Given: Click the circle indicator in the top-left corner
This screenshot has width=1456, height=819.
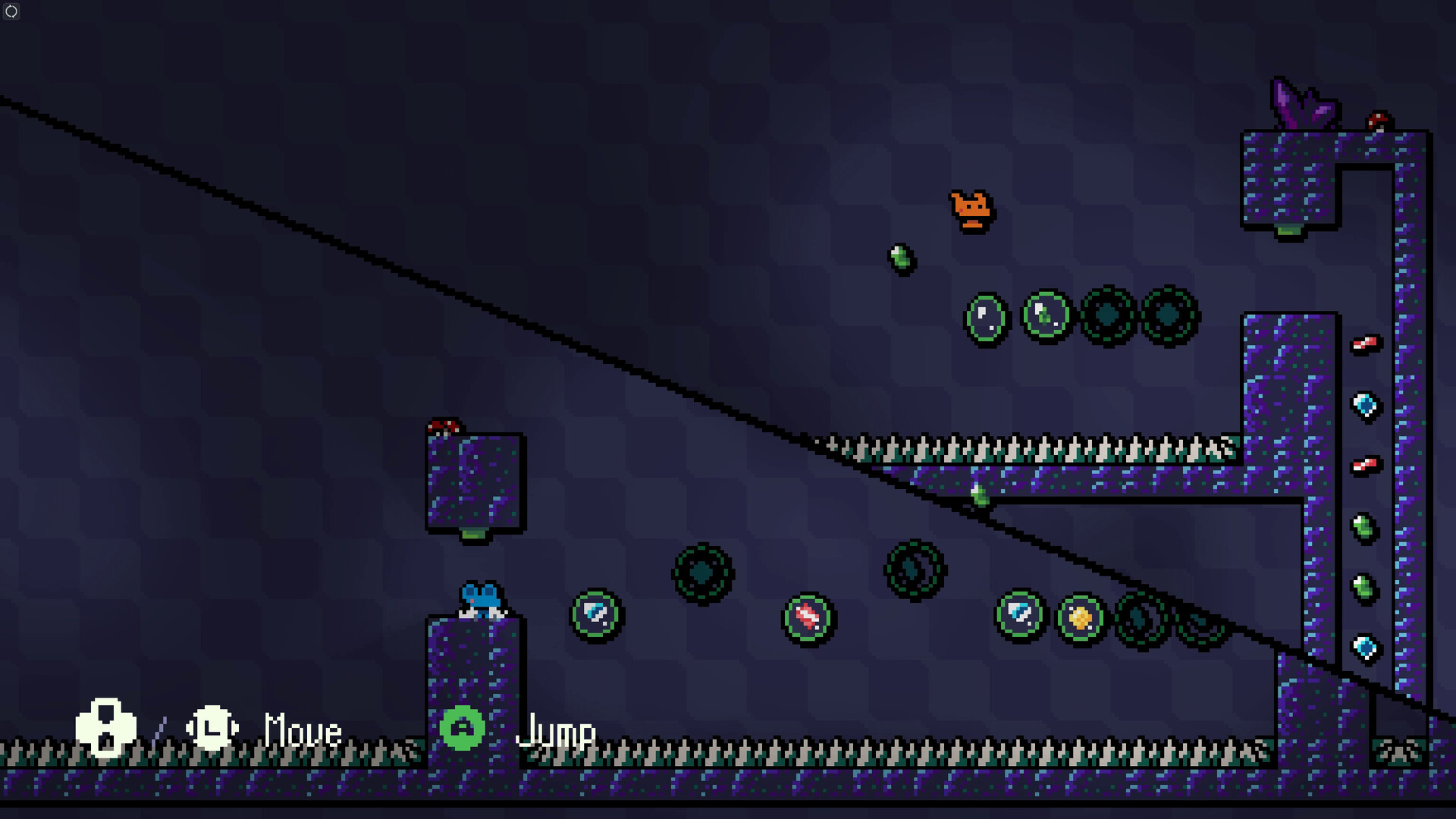Looking at the screenshot, I should (11, 11).
